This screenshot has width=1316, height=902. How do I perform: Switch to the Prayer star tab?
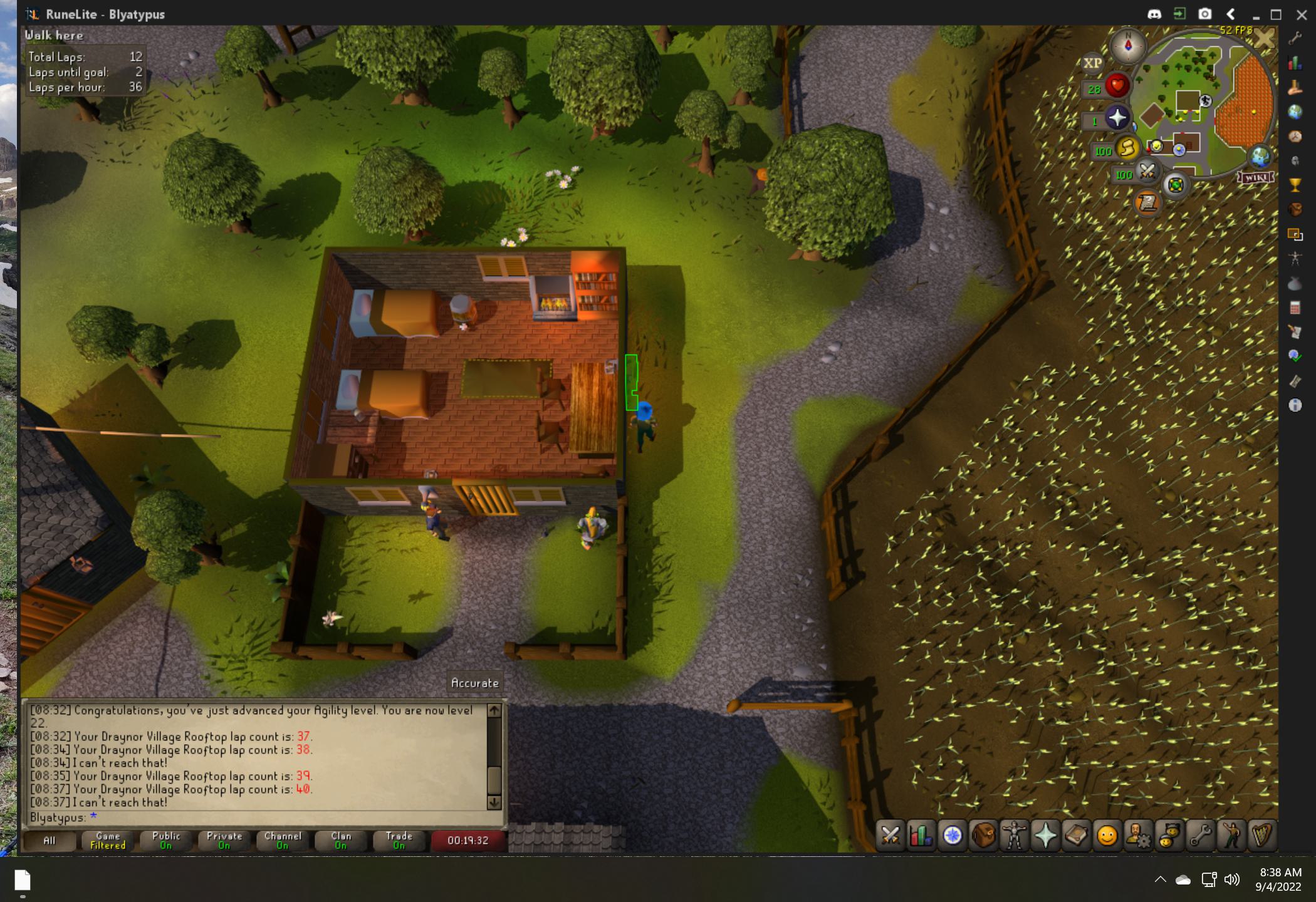point(1045,835)
